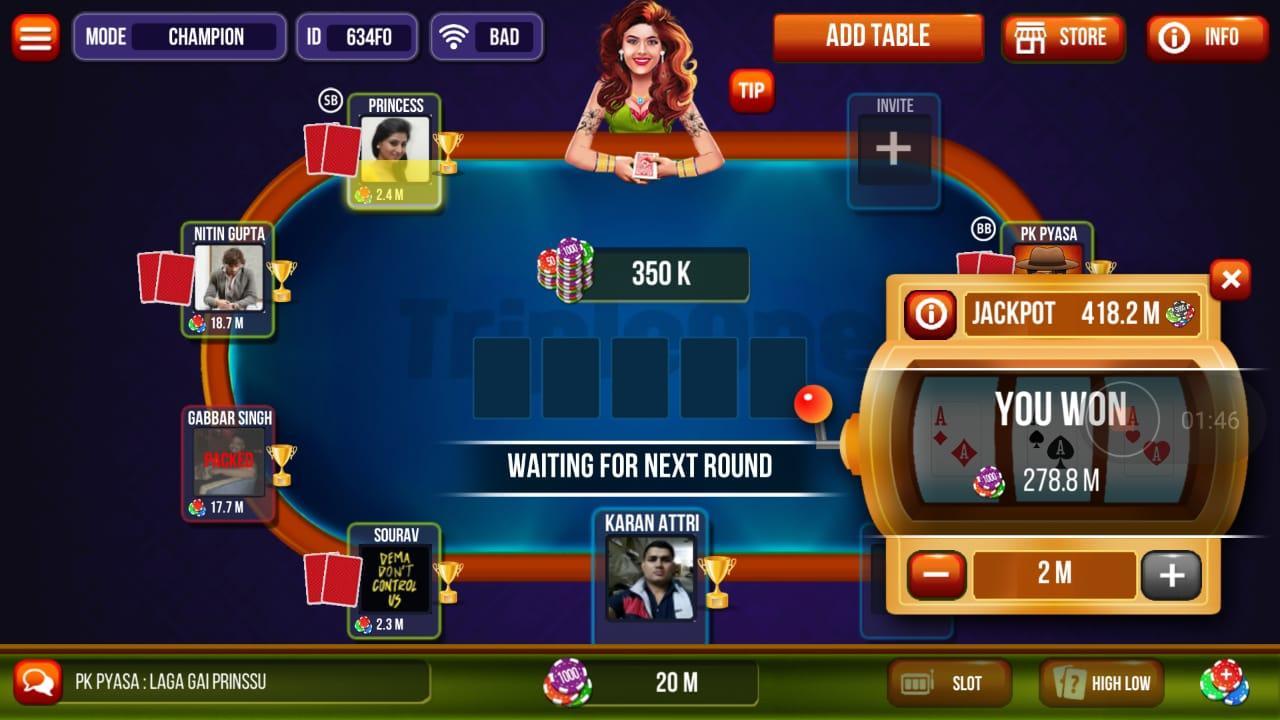This screenshot has height=720, width=1280.
Task: View Gabbar Singh's player profile
Action: [228, 461]
